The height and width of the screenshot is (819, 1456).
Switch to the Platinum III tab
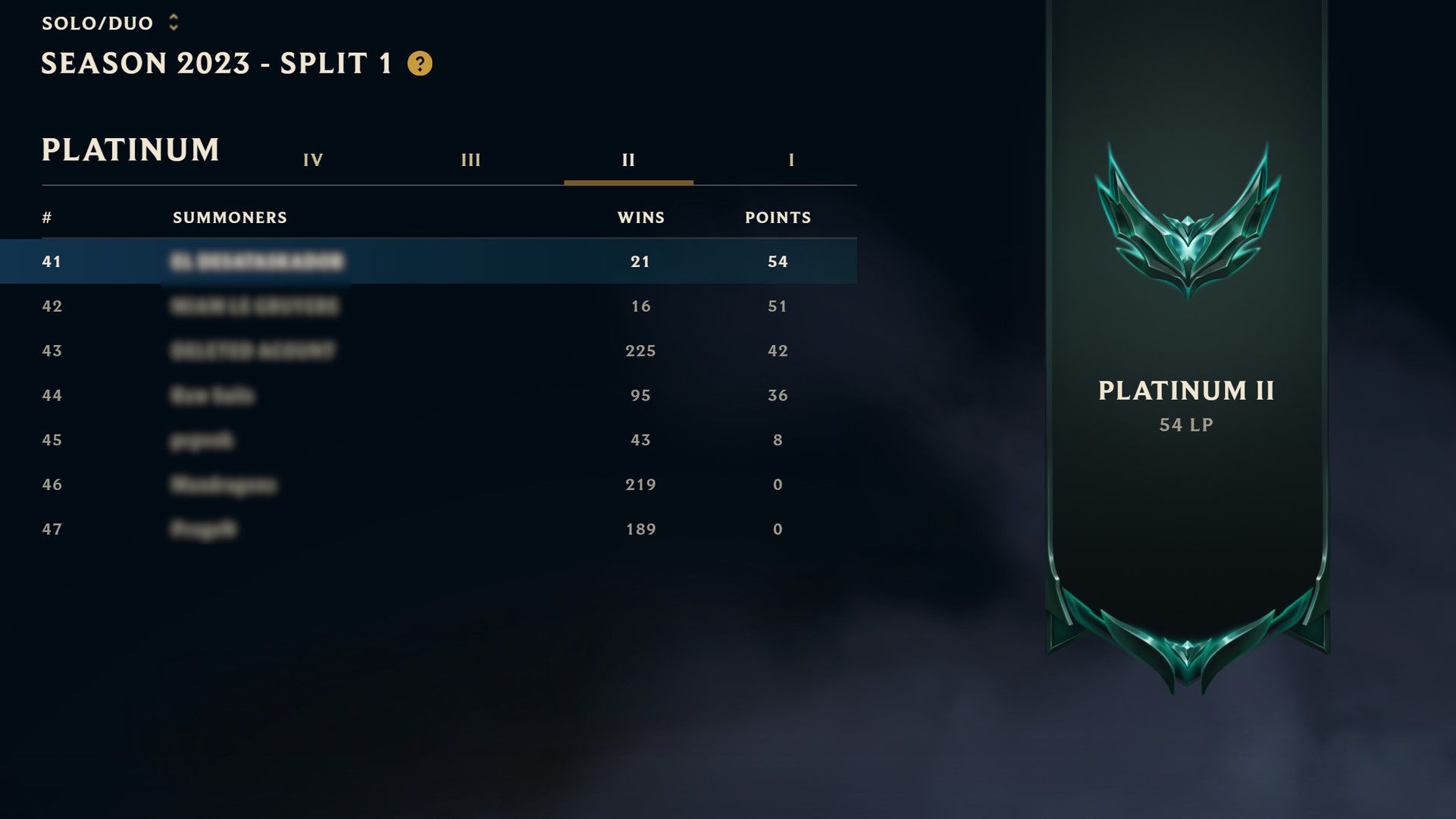pos(471,160)
